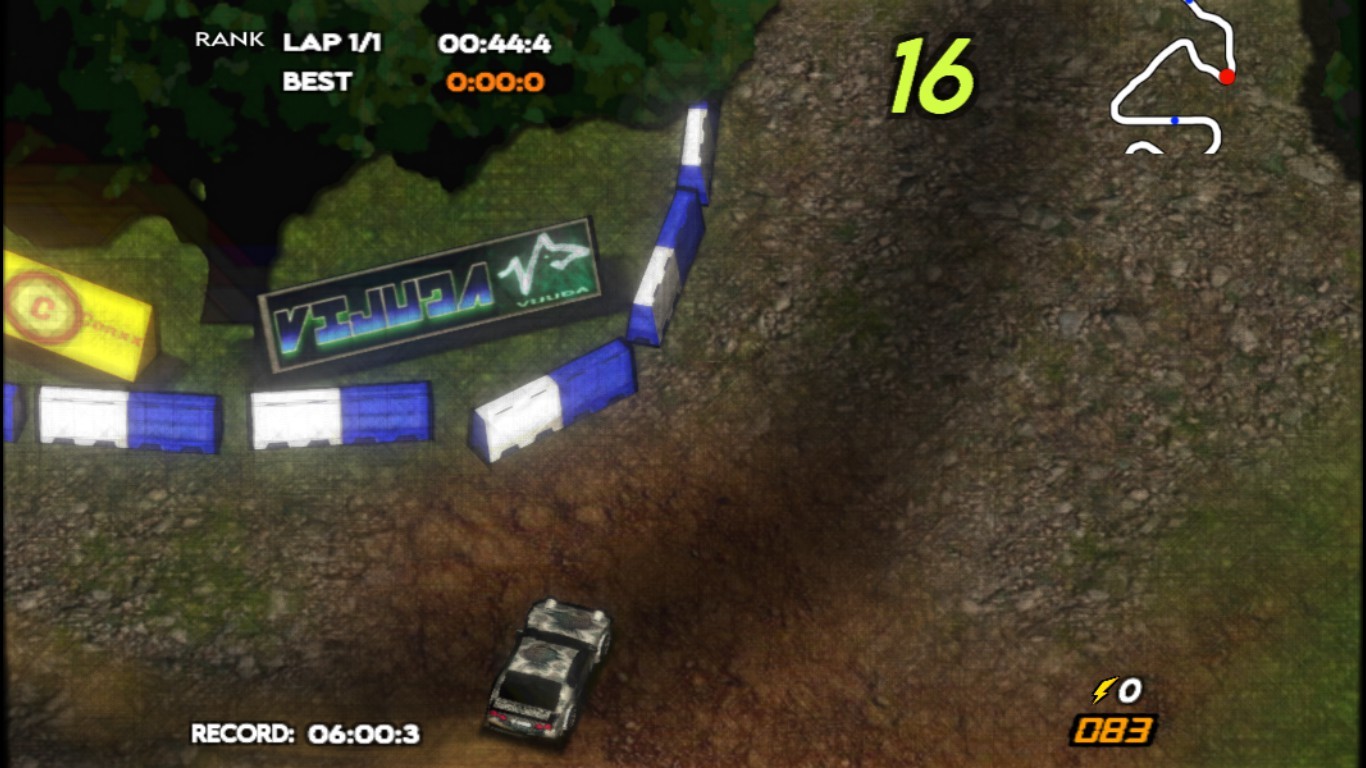This screenshot has width=1366, height=768.
Task: Toggle the RANK indicator display
Action: [x=229, y=40]
